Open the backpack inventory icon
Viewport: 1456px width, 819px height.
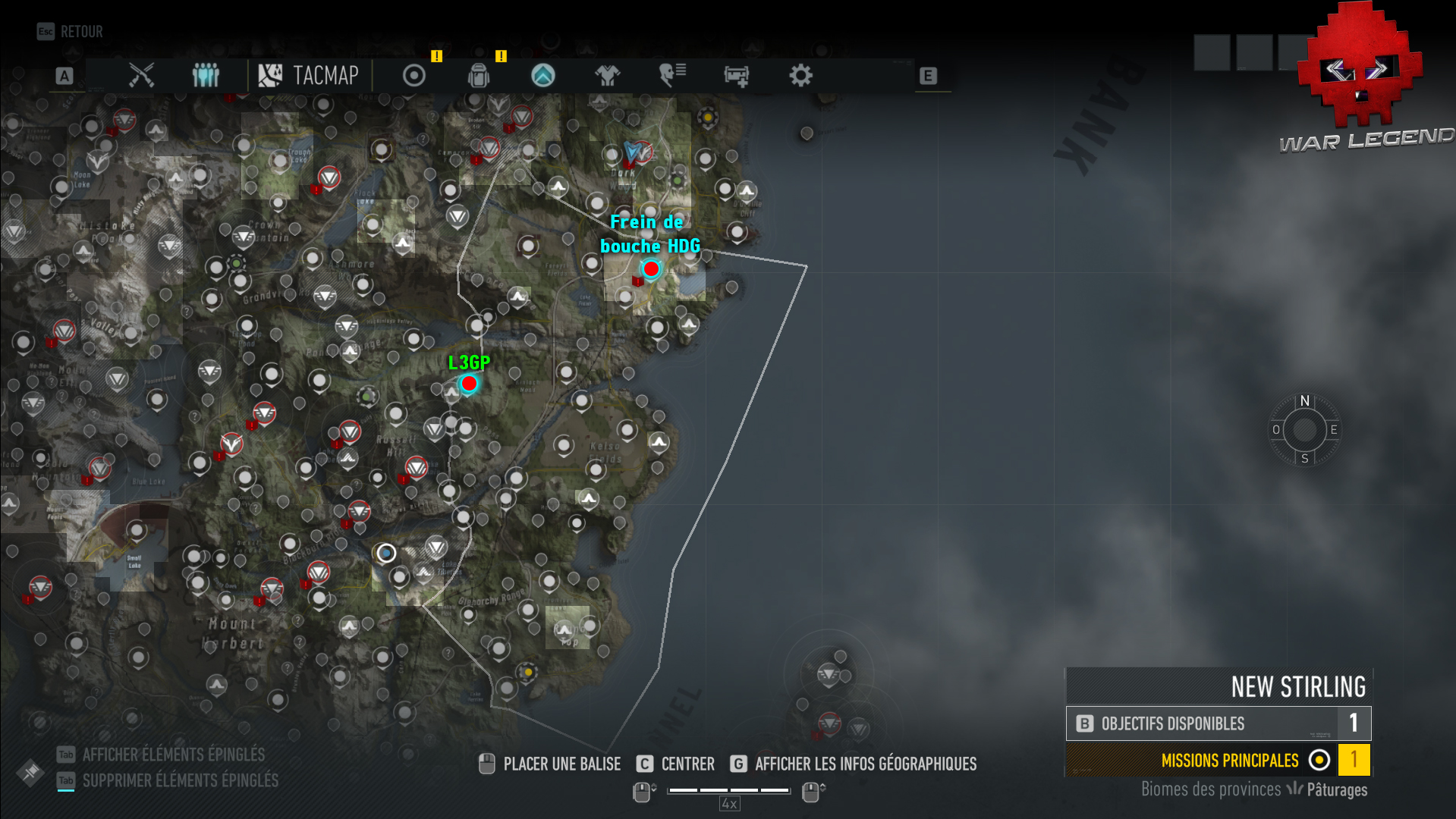(478, 75)
